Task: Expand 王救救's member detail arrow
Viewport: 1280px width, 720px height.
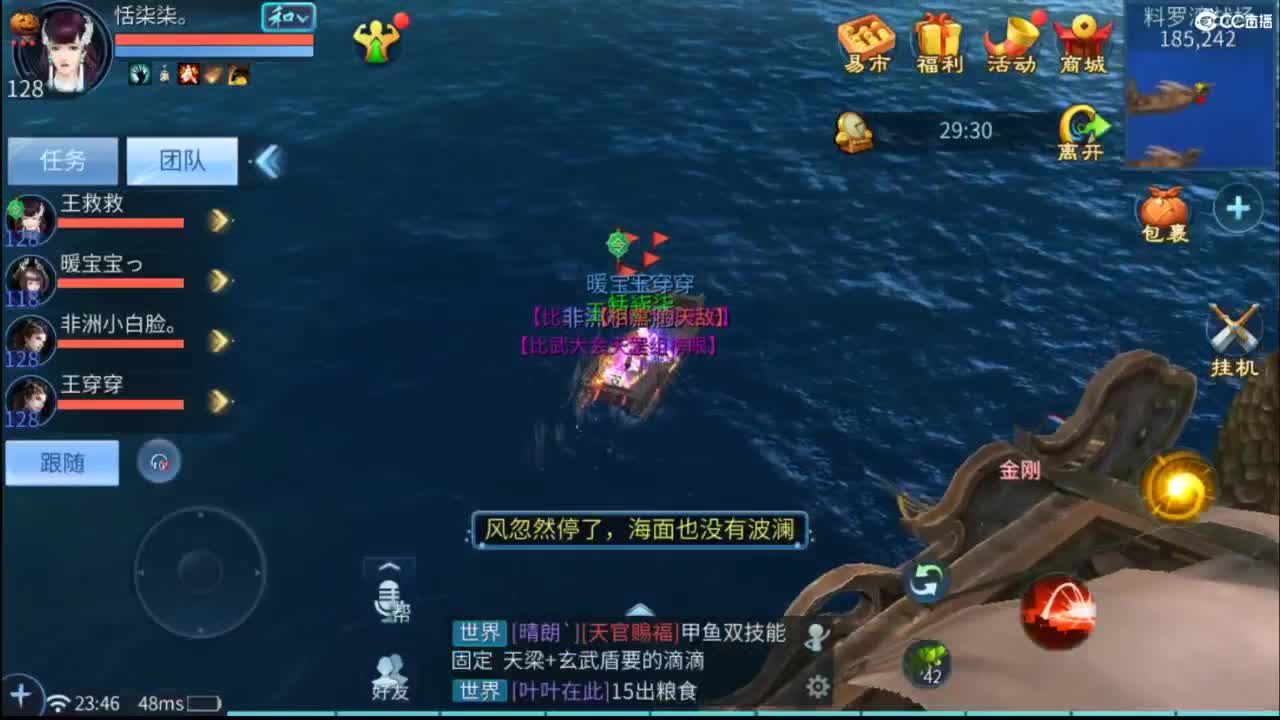Action: point(218,220)
